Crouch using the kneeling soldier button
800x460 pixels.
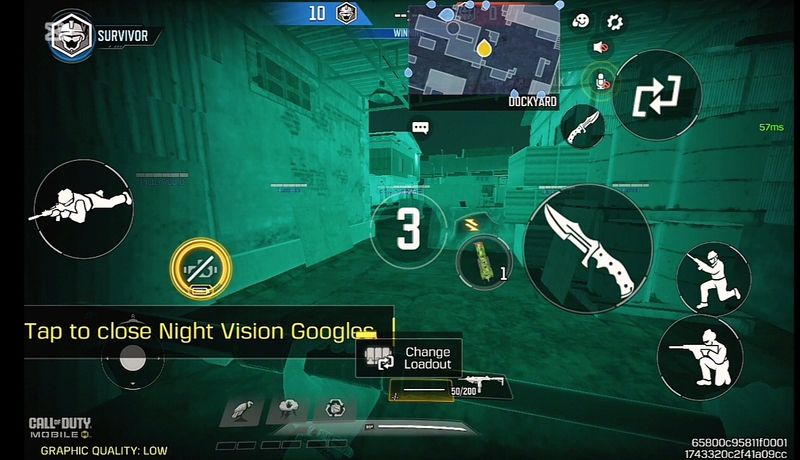coord(713,279)
